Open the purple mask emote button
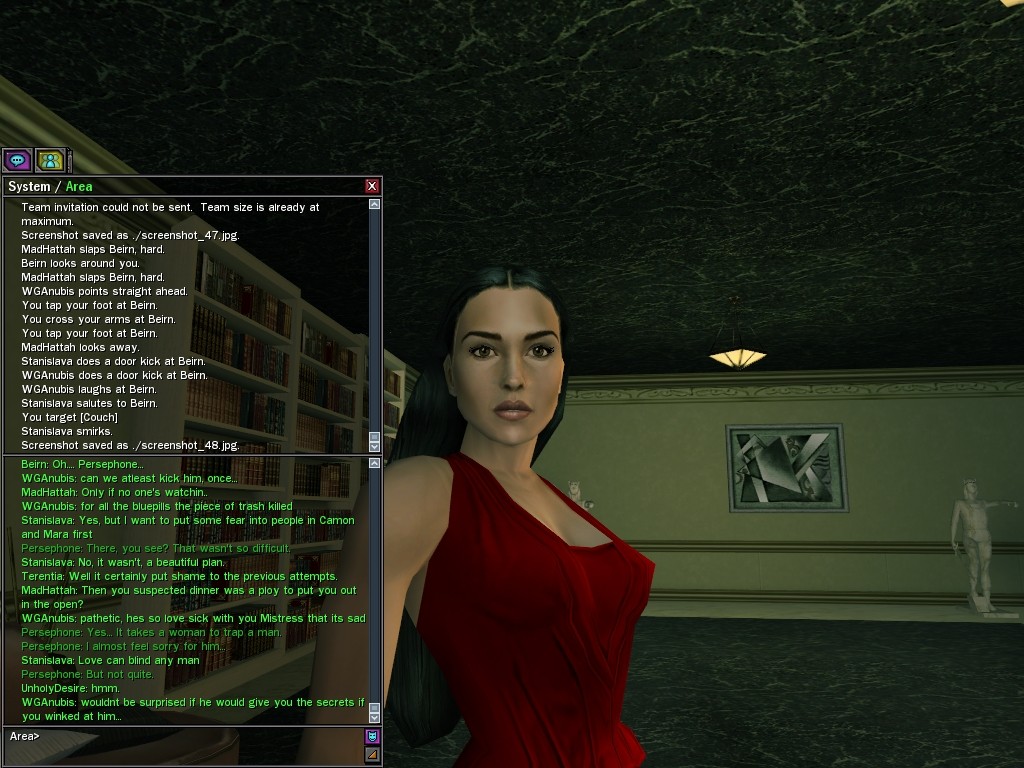Image resolution: width=1024 pixels, height=768 pixels. coord(373,737)
